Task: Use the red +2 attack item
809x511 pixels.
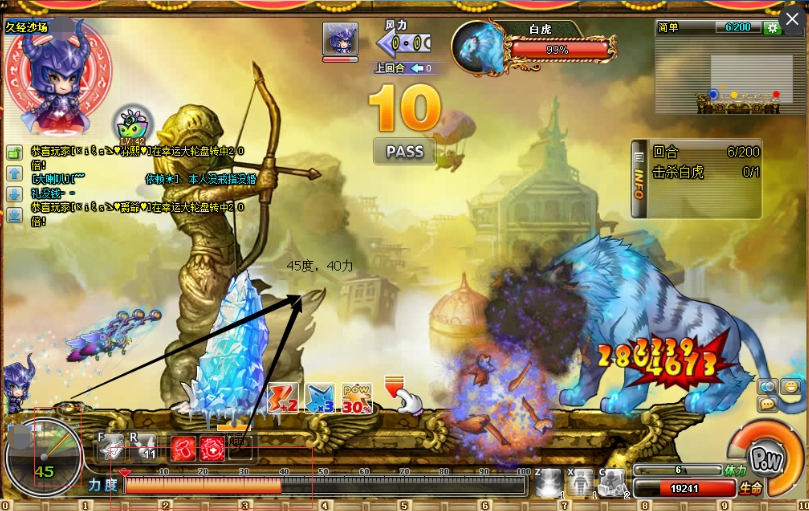Action: pos(283,398)
